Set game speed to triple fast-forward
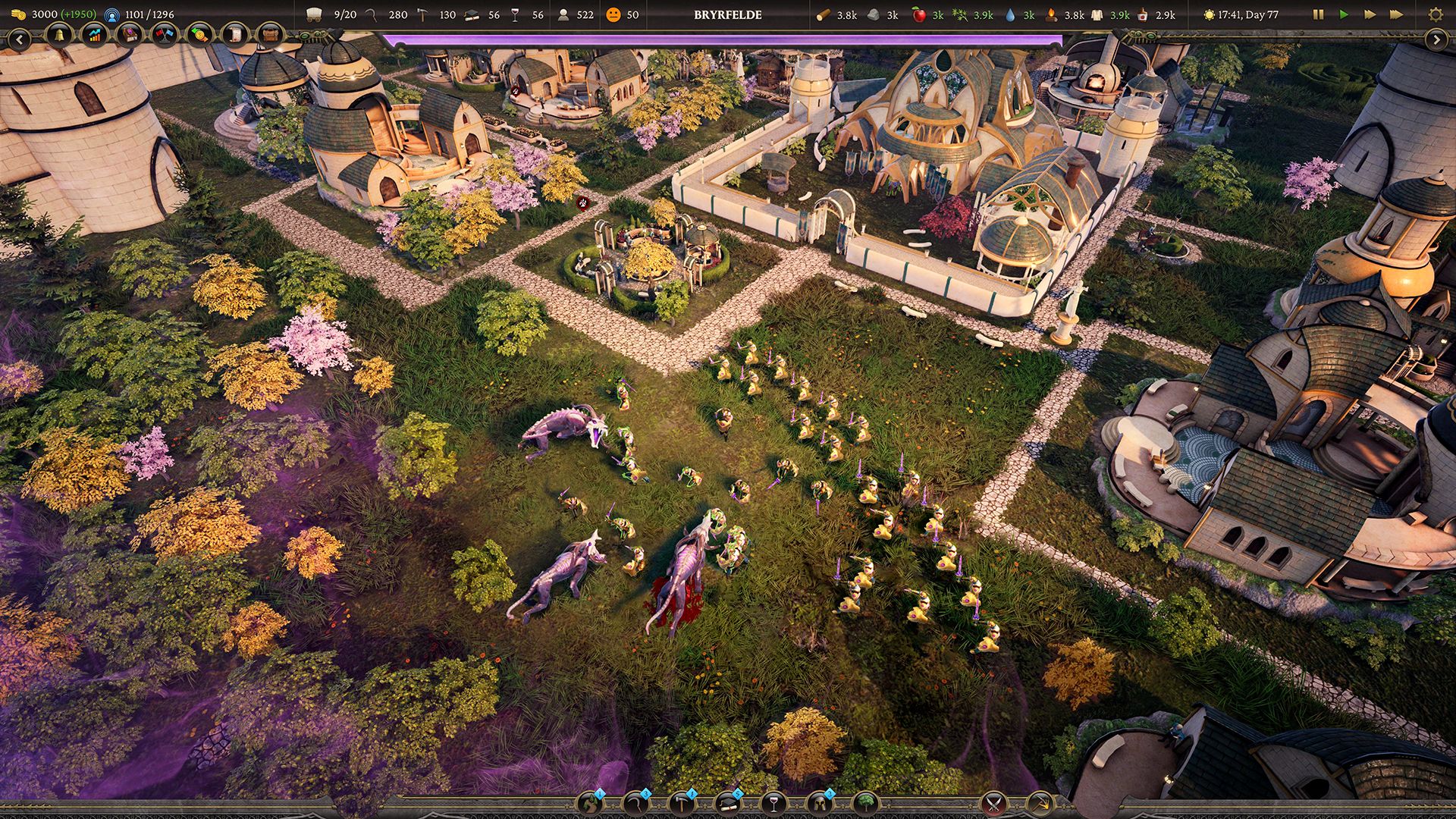The image size is (1456, 819). click(x=1396, y=14)
